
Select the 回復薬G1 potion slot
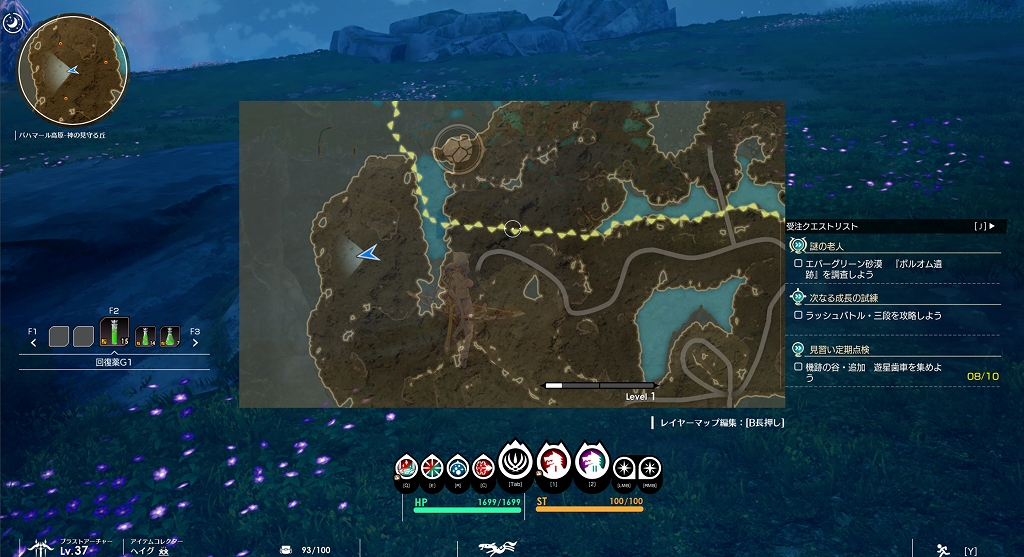(115, 331)
